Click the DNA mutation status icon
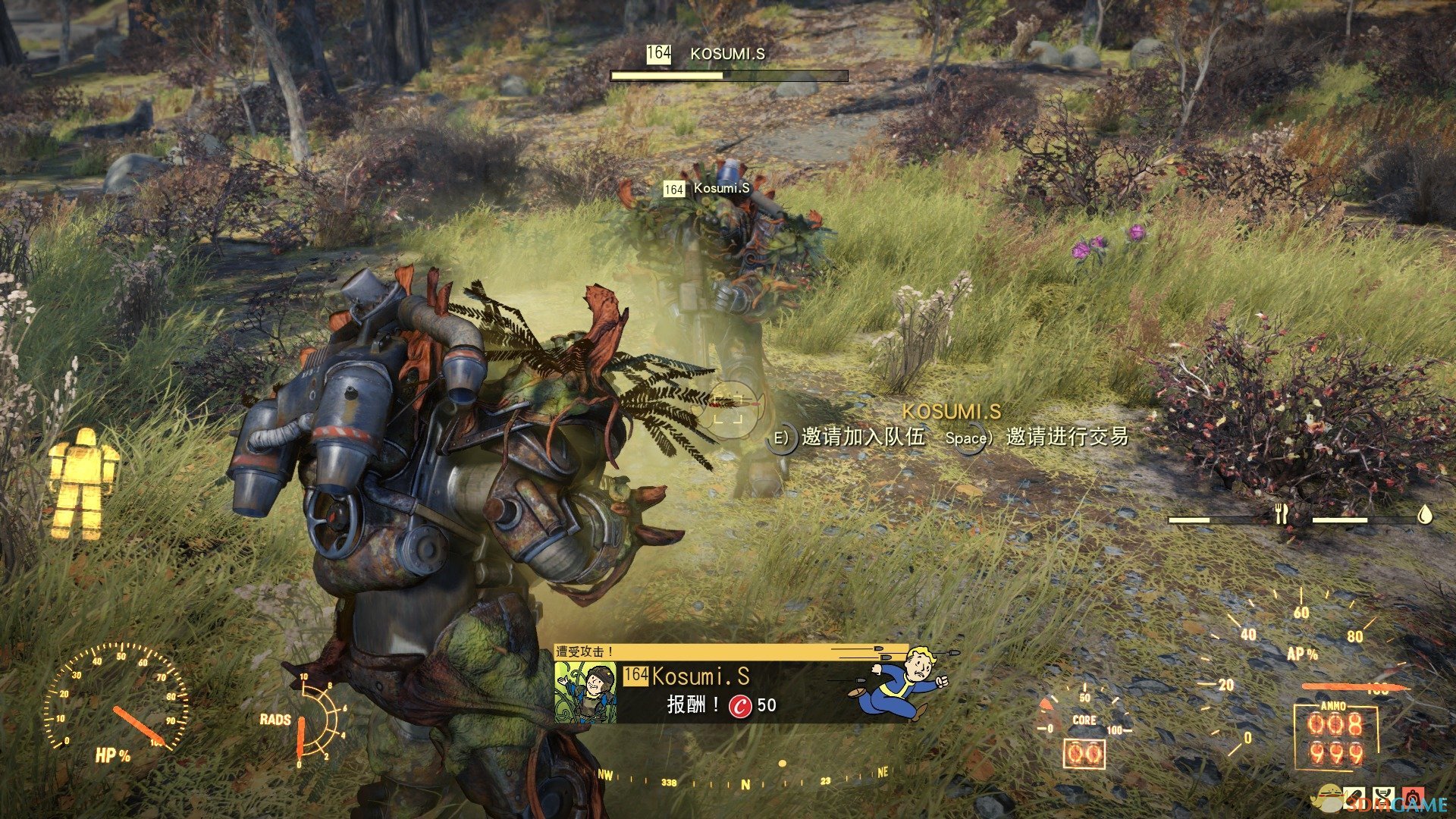Viewport: 1456px width, 819px height. [1385, 798]
